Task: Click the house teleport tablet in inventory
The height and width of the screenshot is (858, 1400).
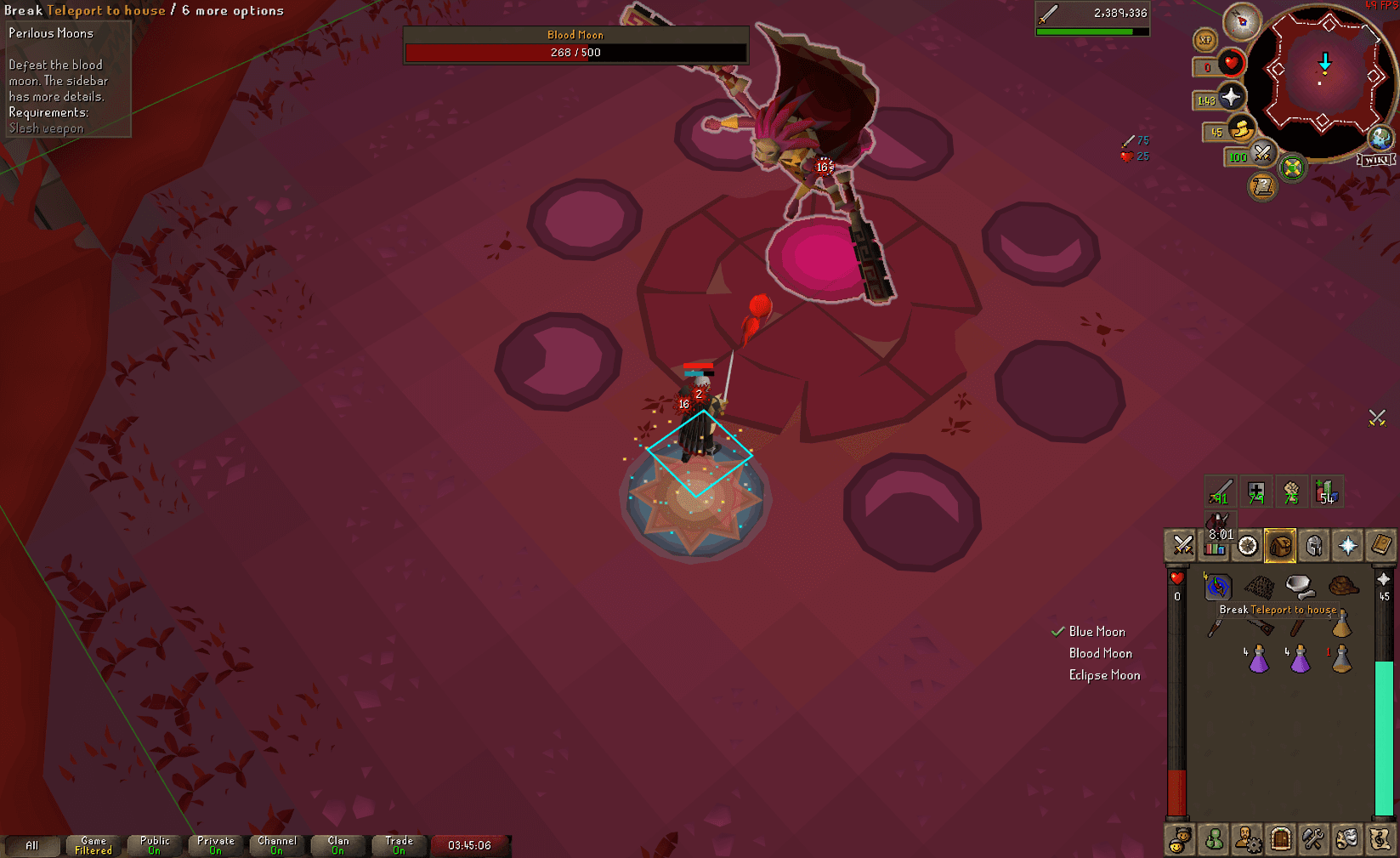Action: [x=1218, y=587]
